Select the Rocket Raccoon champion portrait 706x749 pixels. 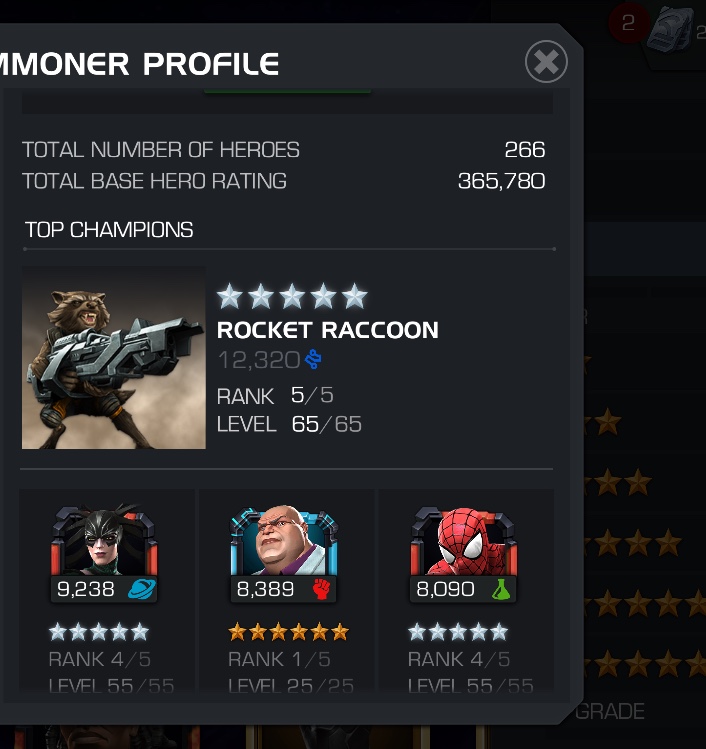tap(113, 358)
